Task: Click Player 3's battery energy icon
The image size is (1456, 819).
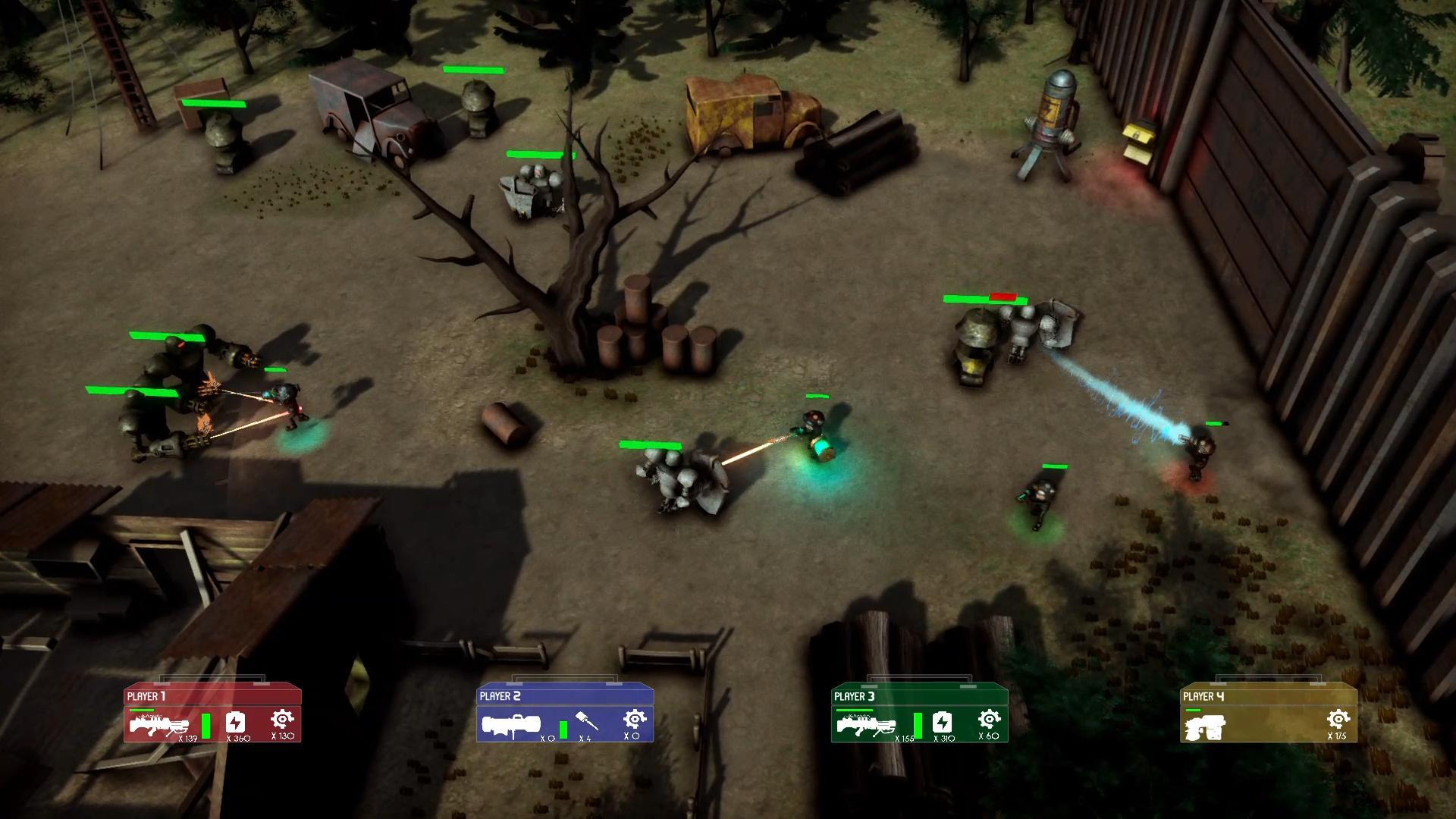Action: 942,721
